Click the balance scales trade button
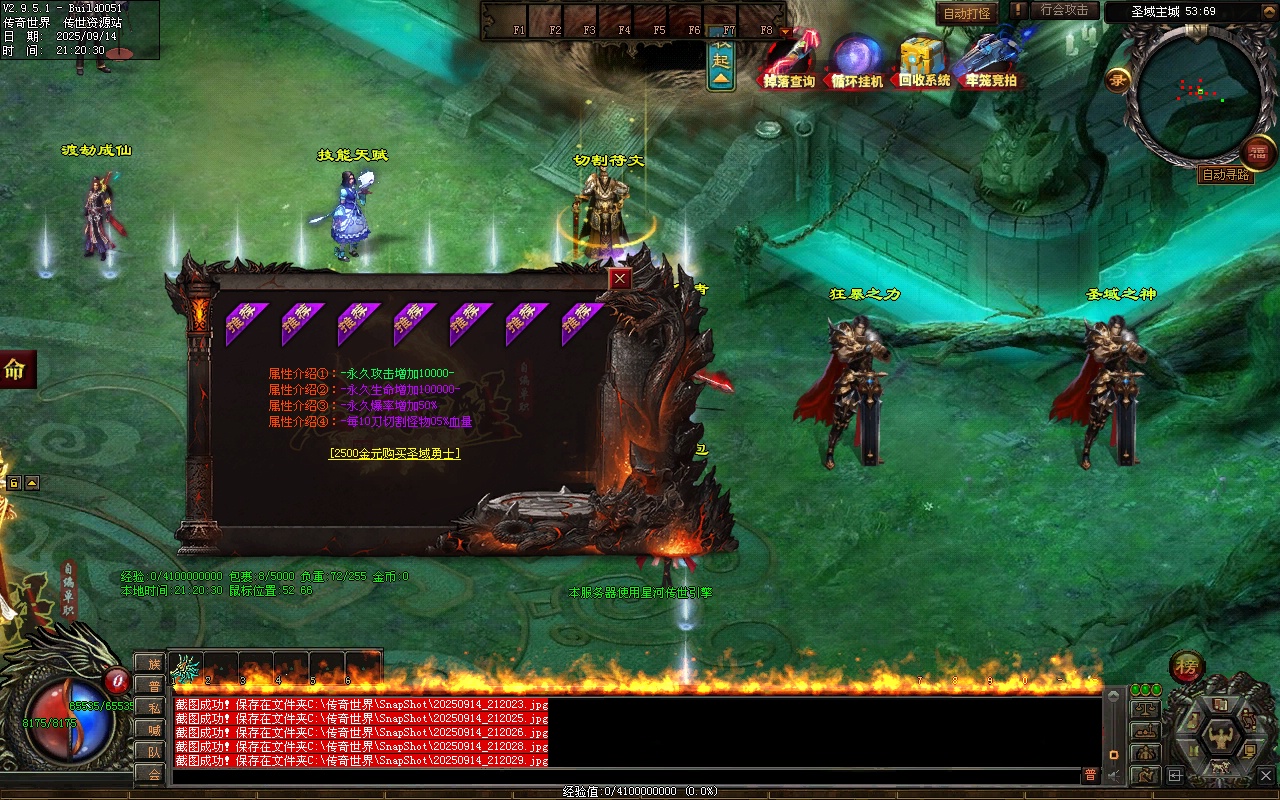Screen dimensions: 1280x800 [1145, 708]
